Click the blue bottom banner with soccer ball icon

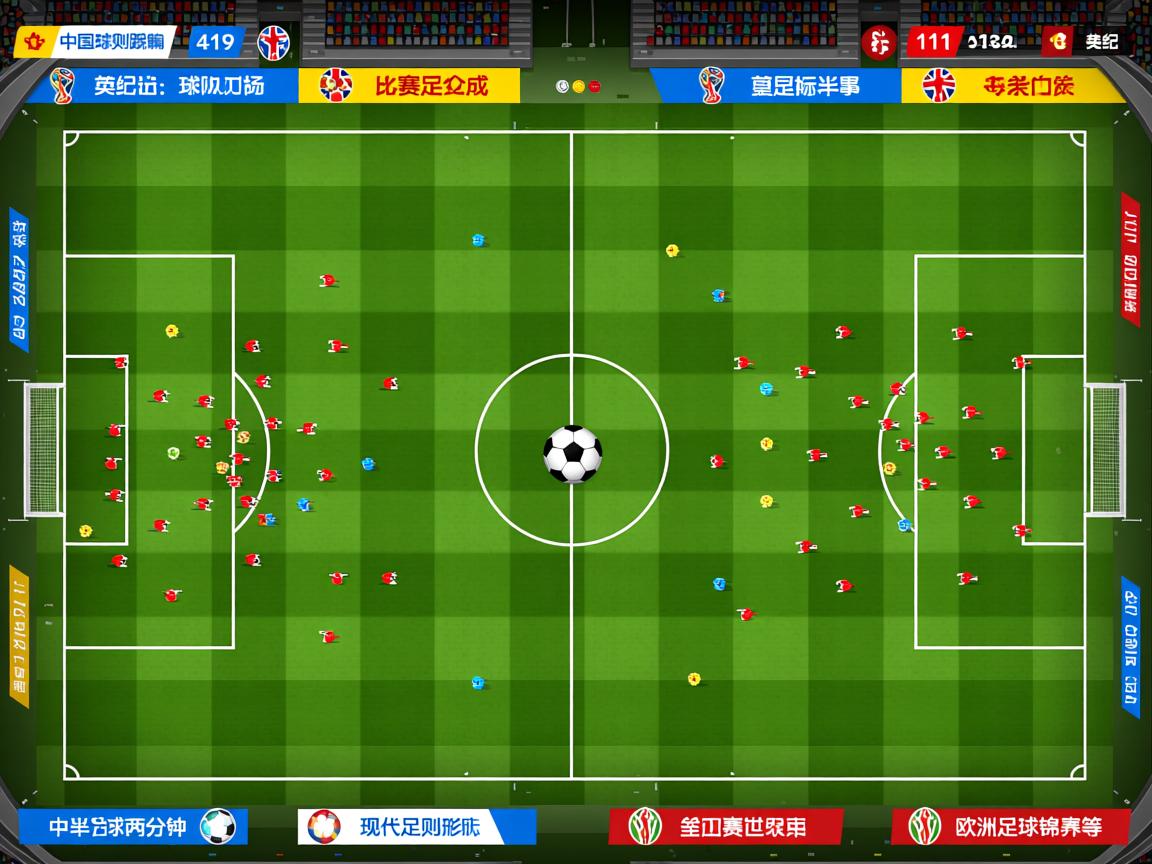(x=132, y=827)
